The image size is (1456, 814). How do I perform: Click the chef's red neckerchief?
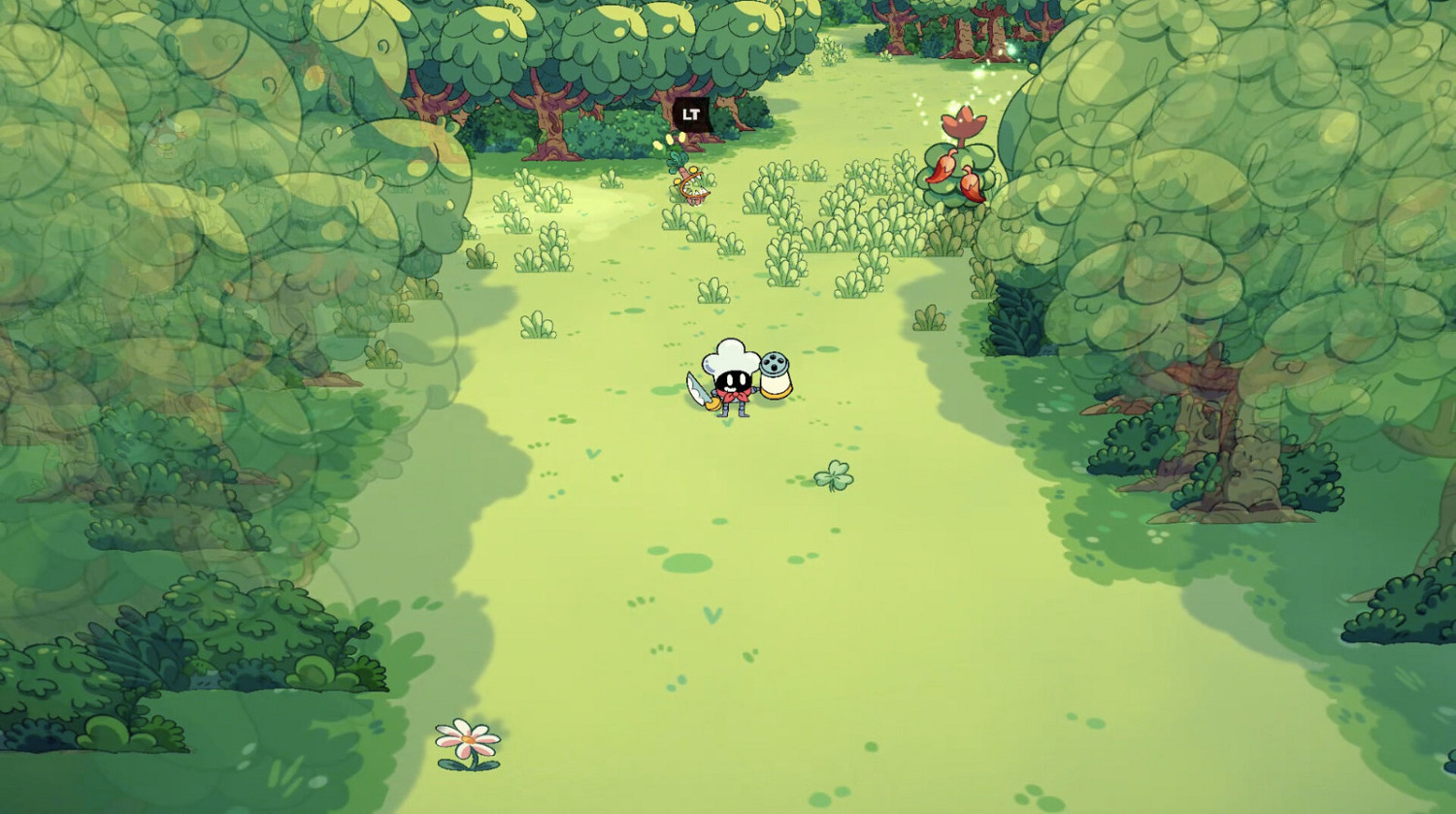734,395
